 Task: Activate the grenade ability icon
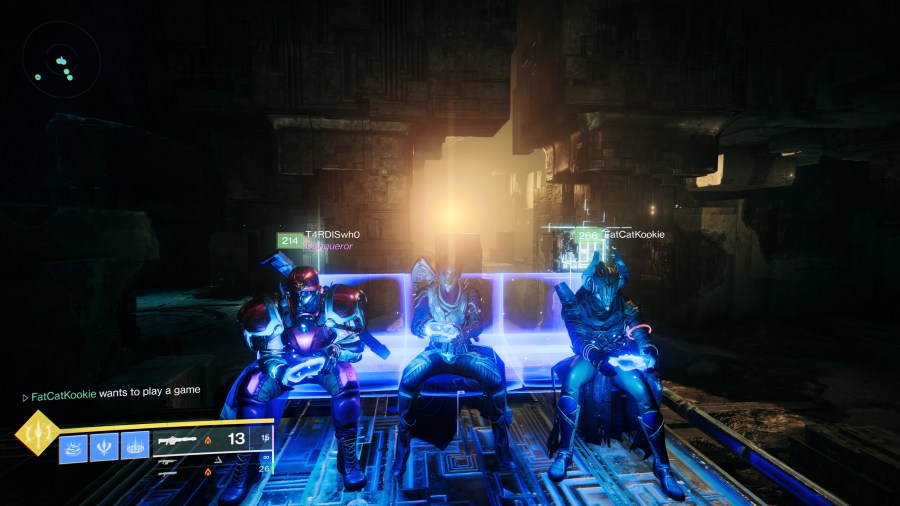[74, 446]
